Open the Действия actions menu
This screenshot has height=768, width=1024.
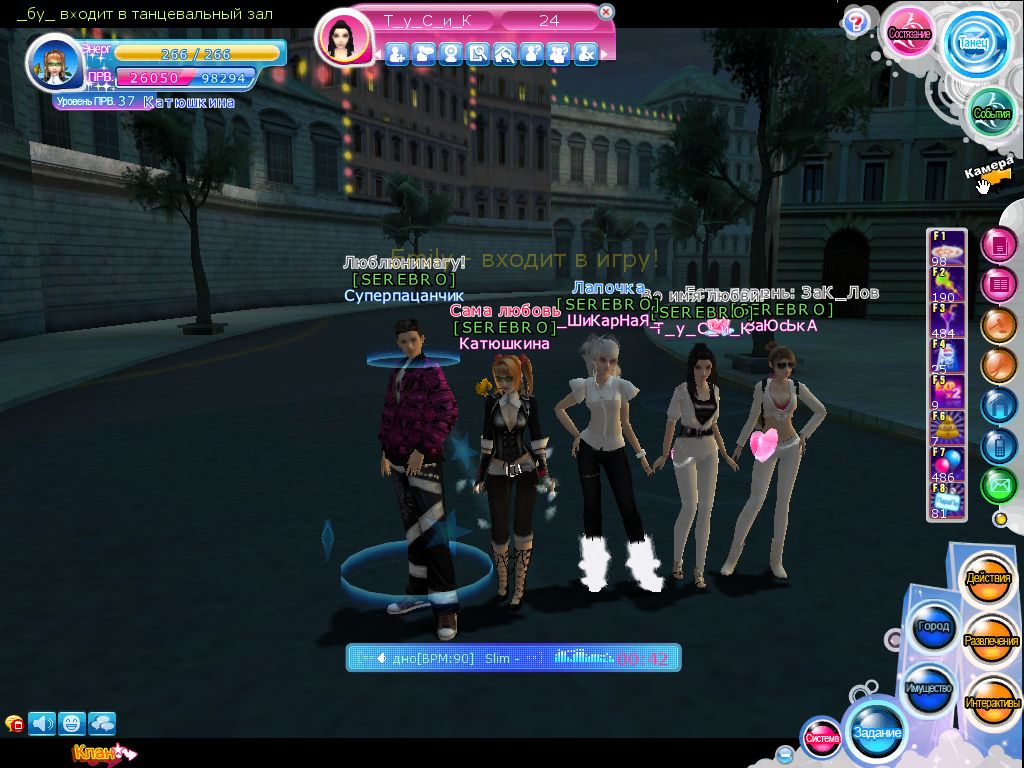(987, 579)
